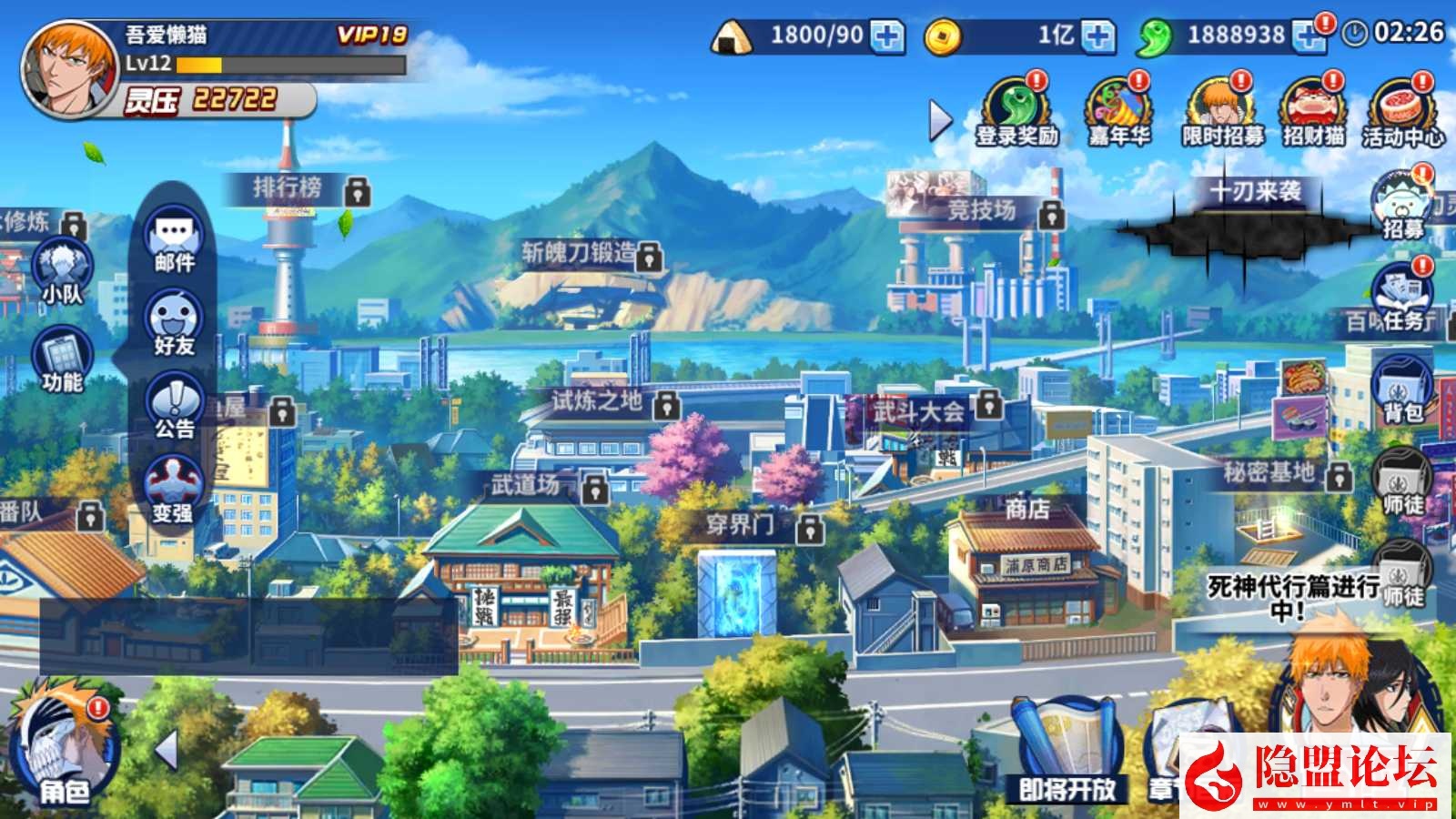View the 公告 announcements
The height and width of the screenshot is (819, 1456).
(174, 409)
